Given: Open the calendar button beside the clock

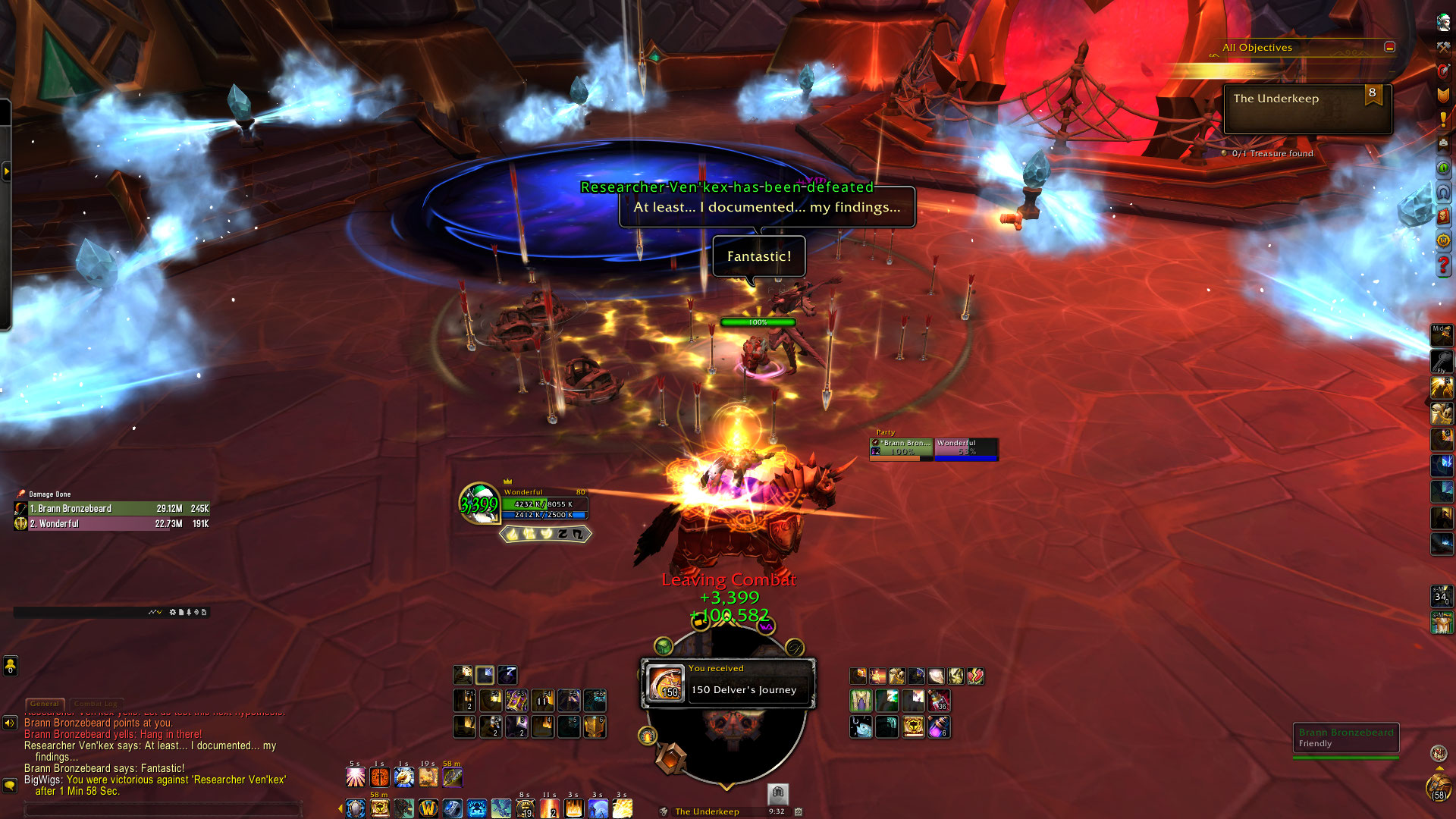Looking at the screenshot, I should pos(799,811).
